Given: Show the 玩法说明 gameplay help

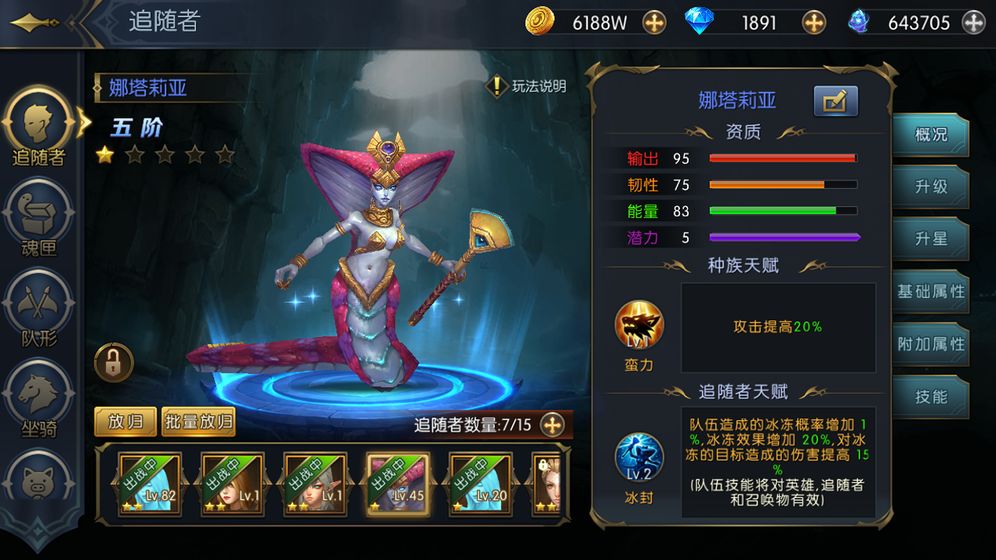Looking at the screenshot, I should point(528,86).
